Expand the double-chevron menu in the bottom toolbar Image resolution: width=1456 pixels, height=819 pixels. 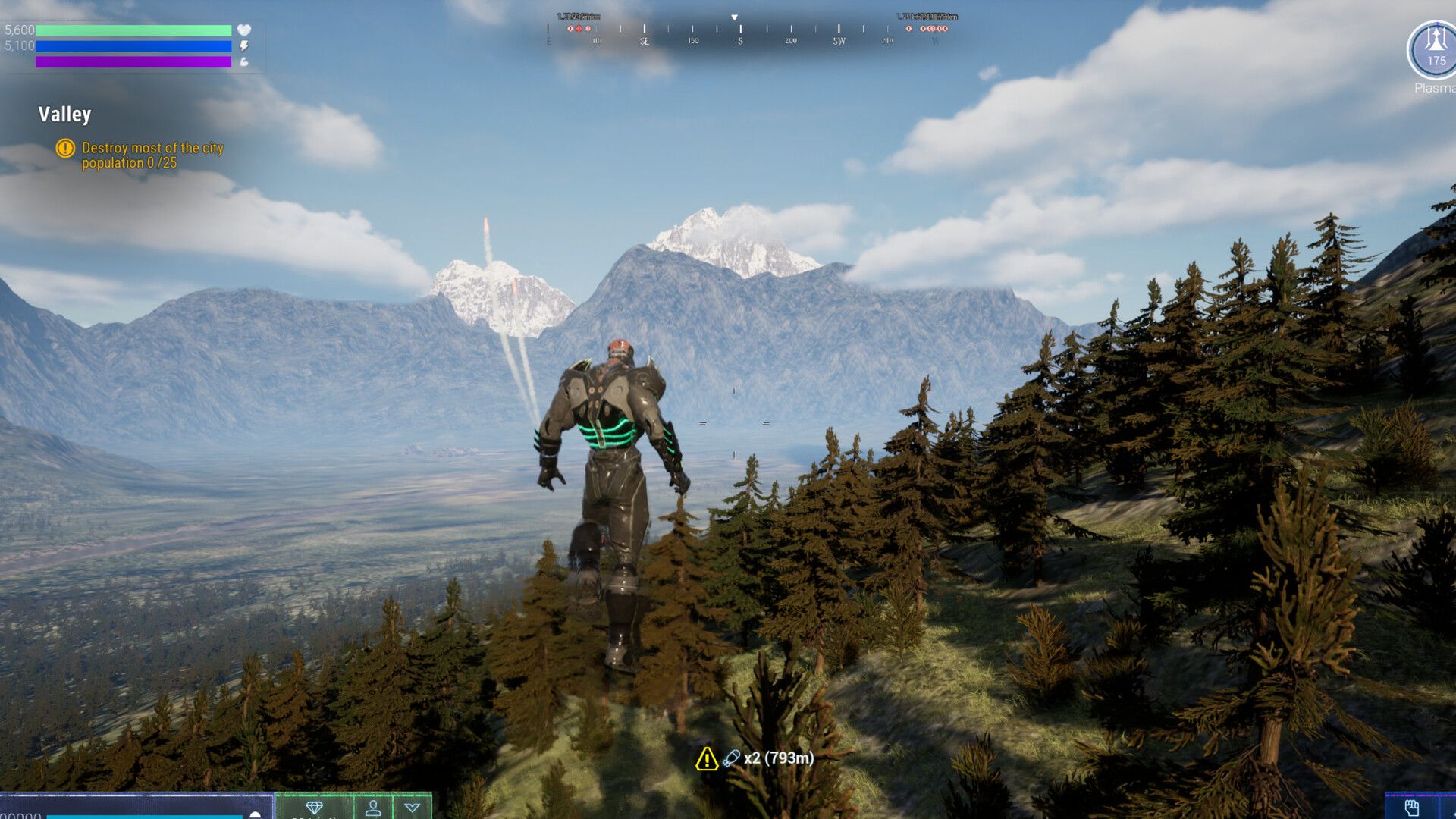point(413,808)
